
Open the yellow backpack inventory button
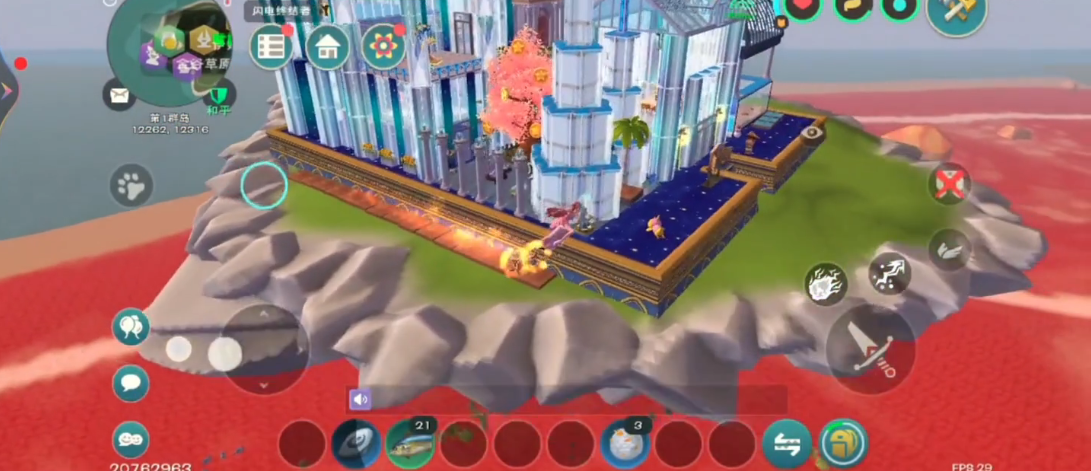point(844,443)
